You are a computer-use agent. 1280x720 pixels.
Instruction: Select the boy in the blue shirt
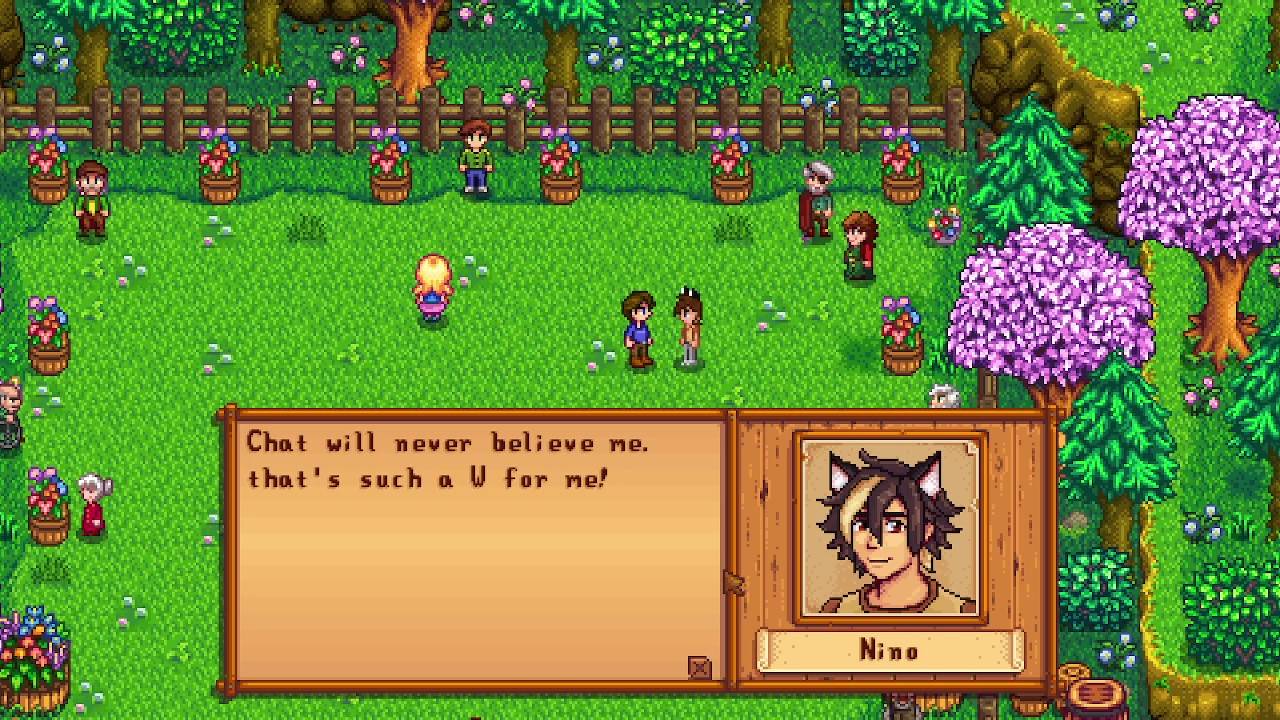(x=637, y=328)
